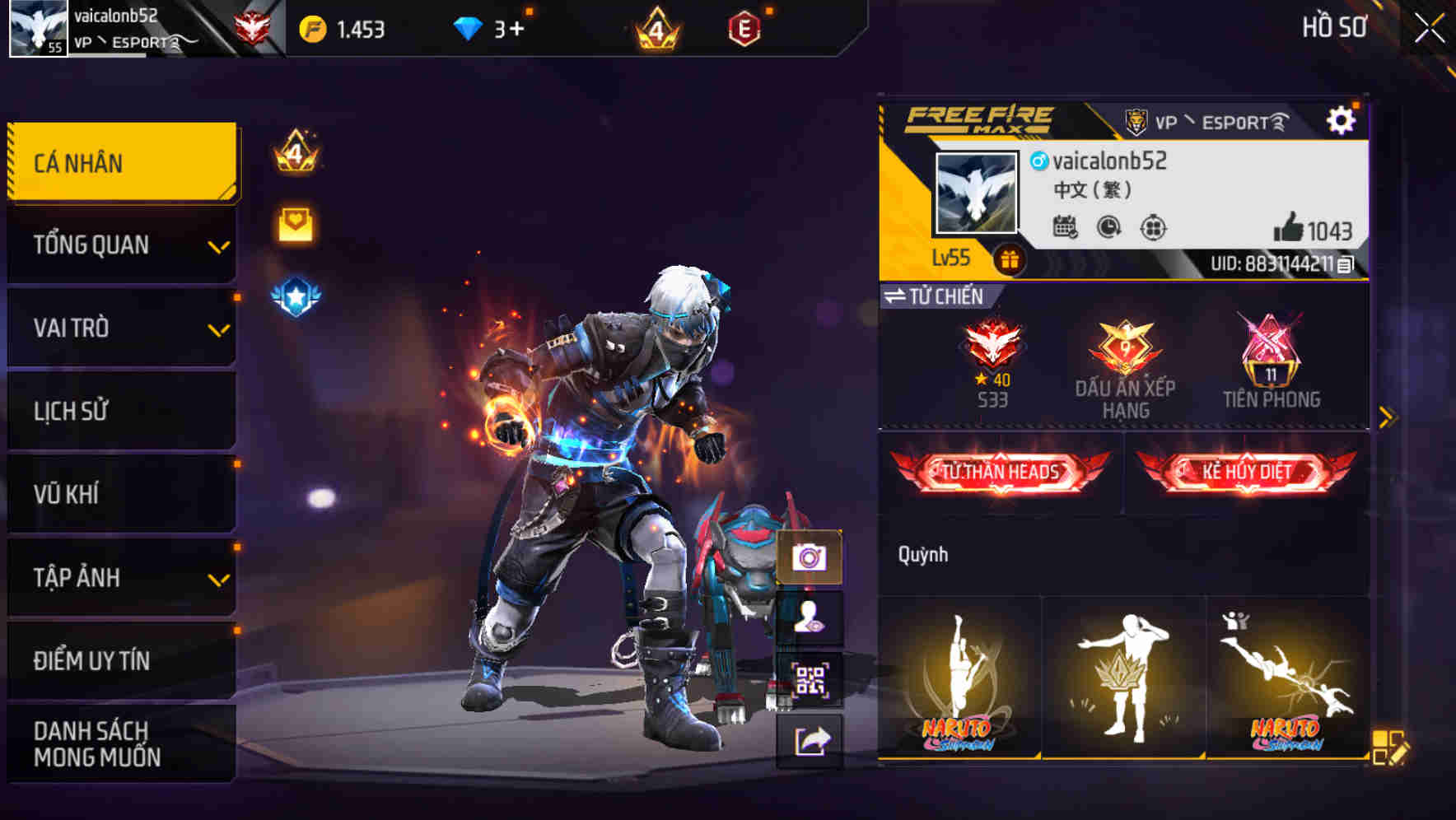Screen dimensions: 1456x820
Task: Open the character preview icon below camera
Action: pyautogui.click(x=811, y=619)
